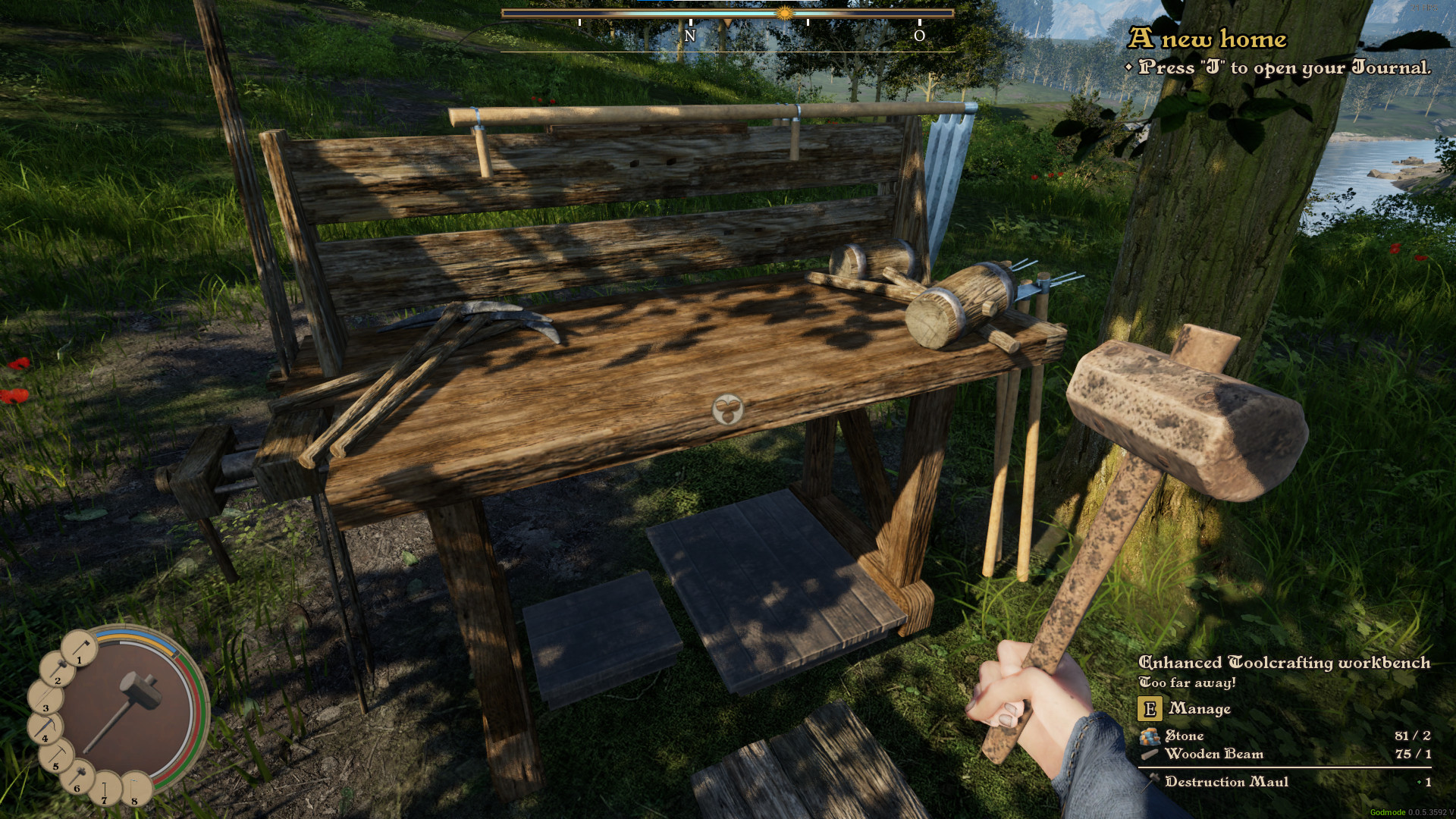Select the quest title 'A new home'
The width and height of the screenshot is (1456, 819).
click(1209, 39)
